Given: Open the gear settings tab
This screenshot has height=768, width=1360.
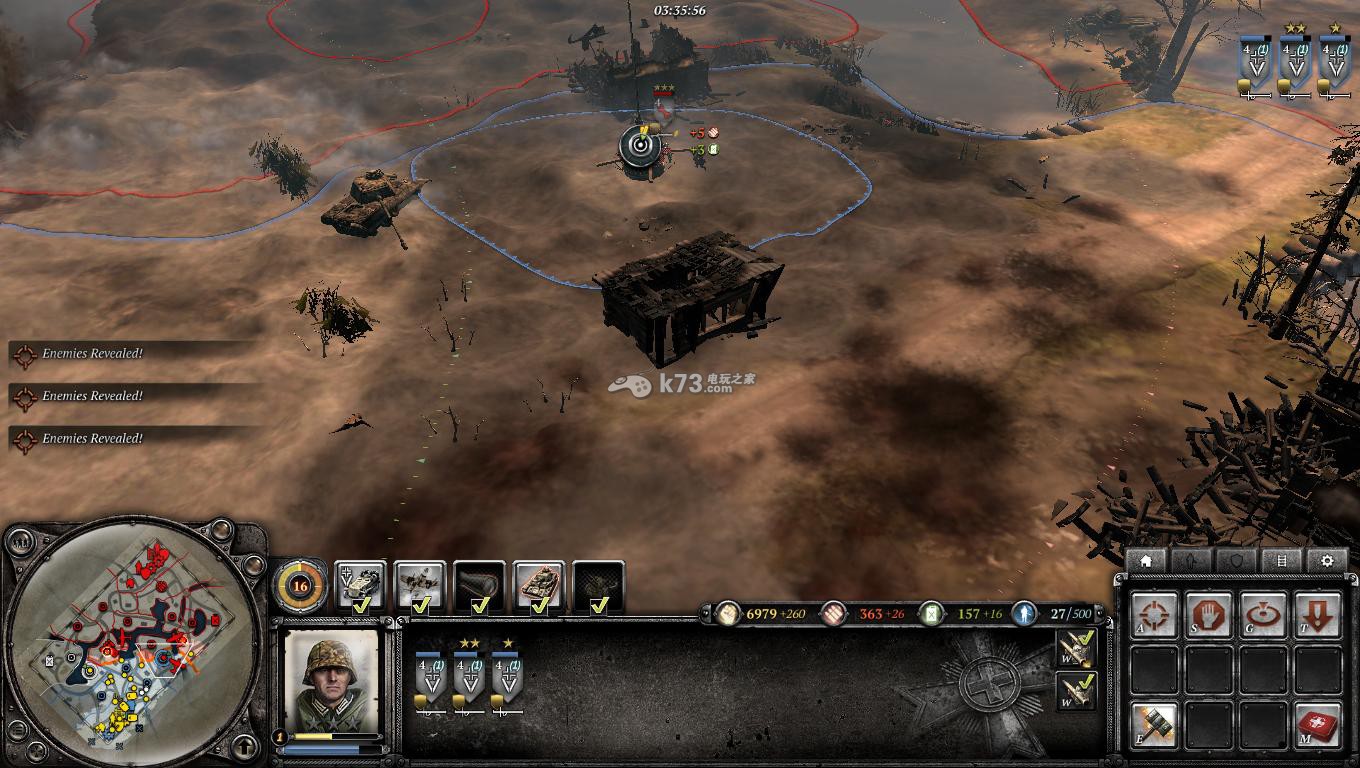Looking at the screenshot, I should pos(1327,561).
